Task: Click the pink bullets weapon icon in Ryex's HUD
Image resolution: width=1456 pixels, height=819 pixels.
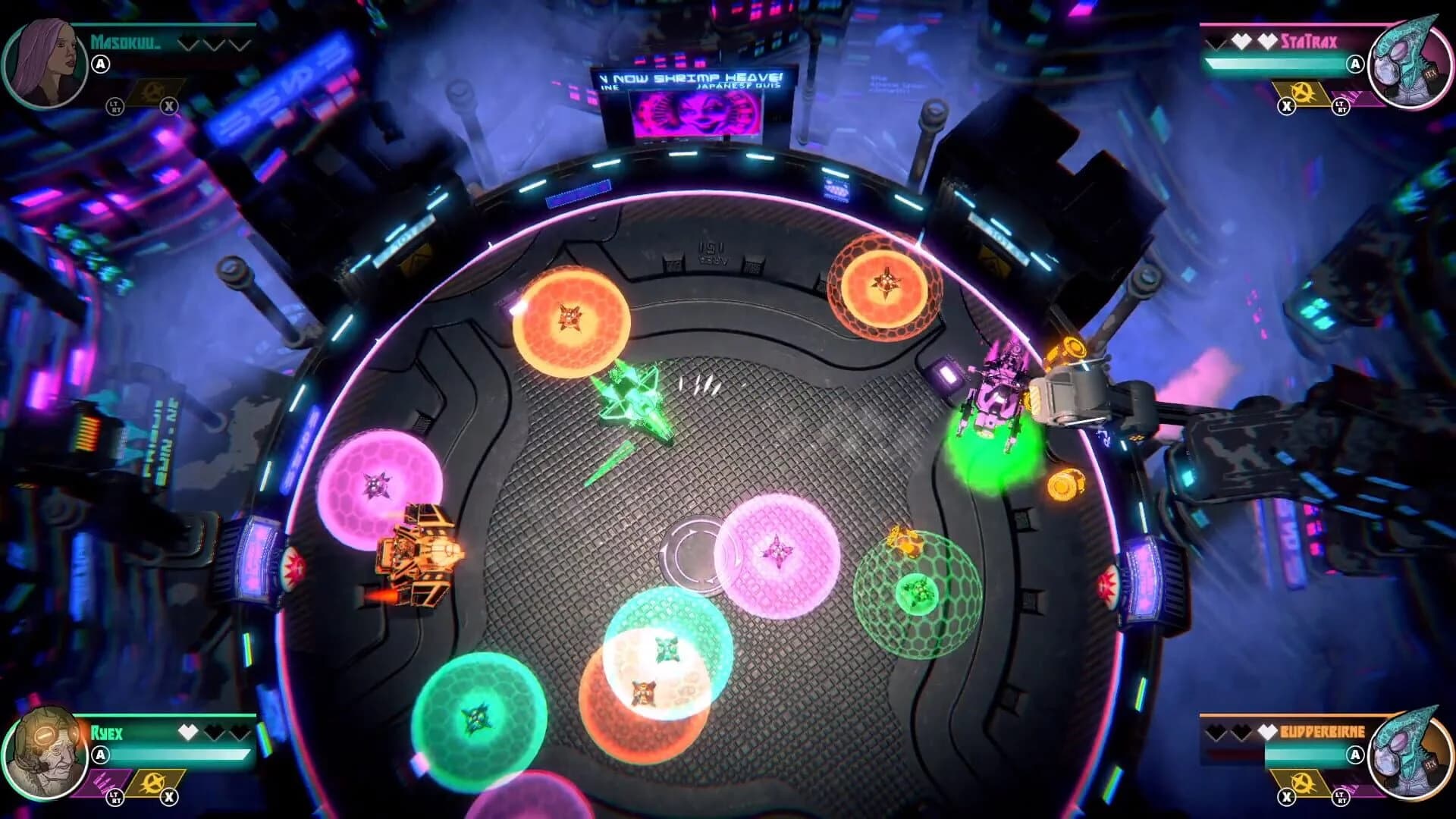Action: 102,783
